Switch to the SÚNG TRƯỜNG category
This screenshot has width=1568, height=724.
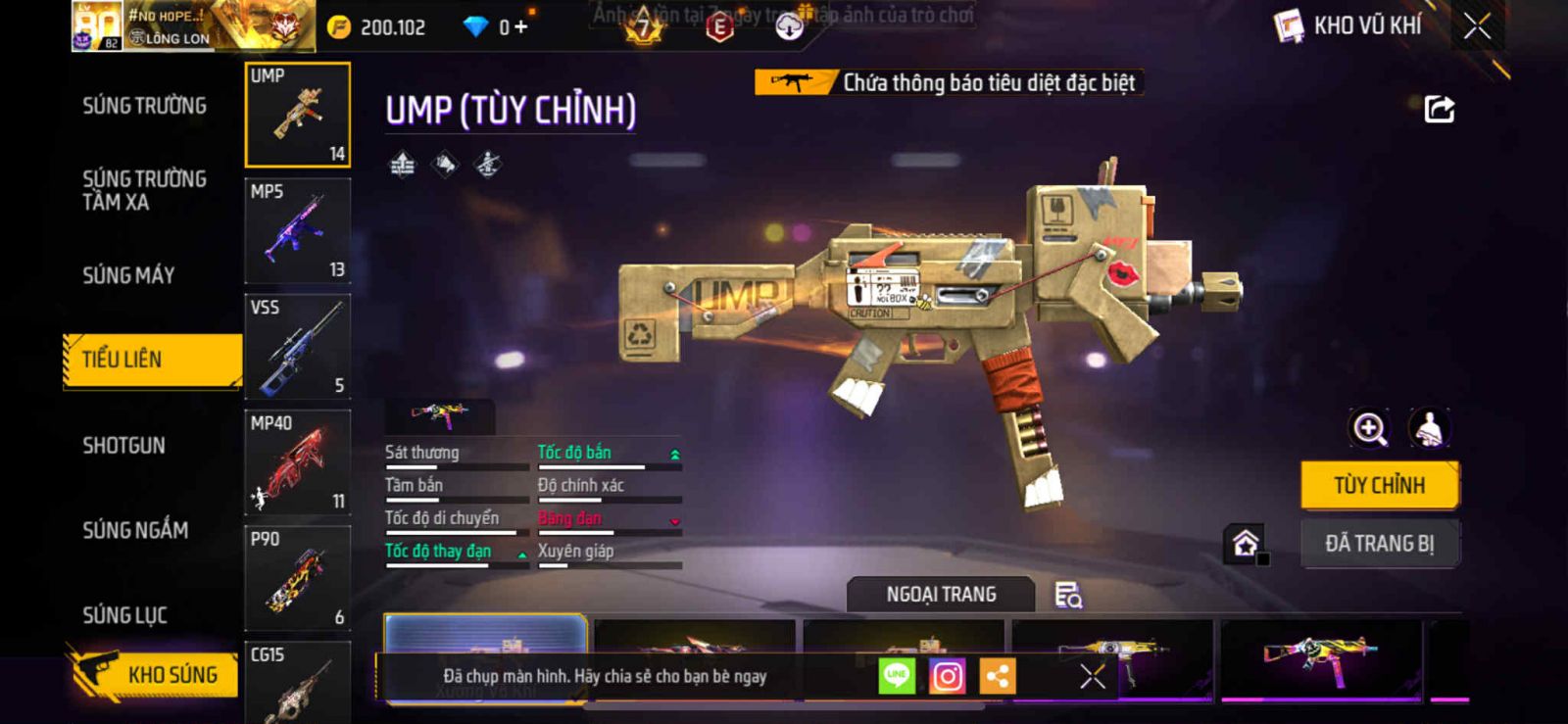pyautogui.click(x=144, y=106)
